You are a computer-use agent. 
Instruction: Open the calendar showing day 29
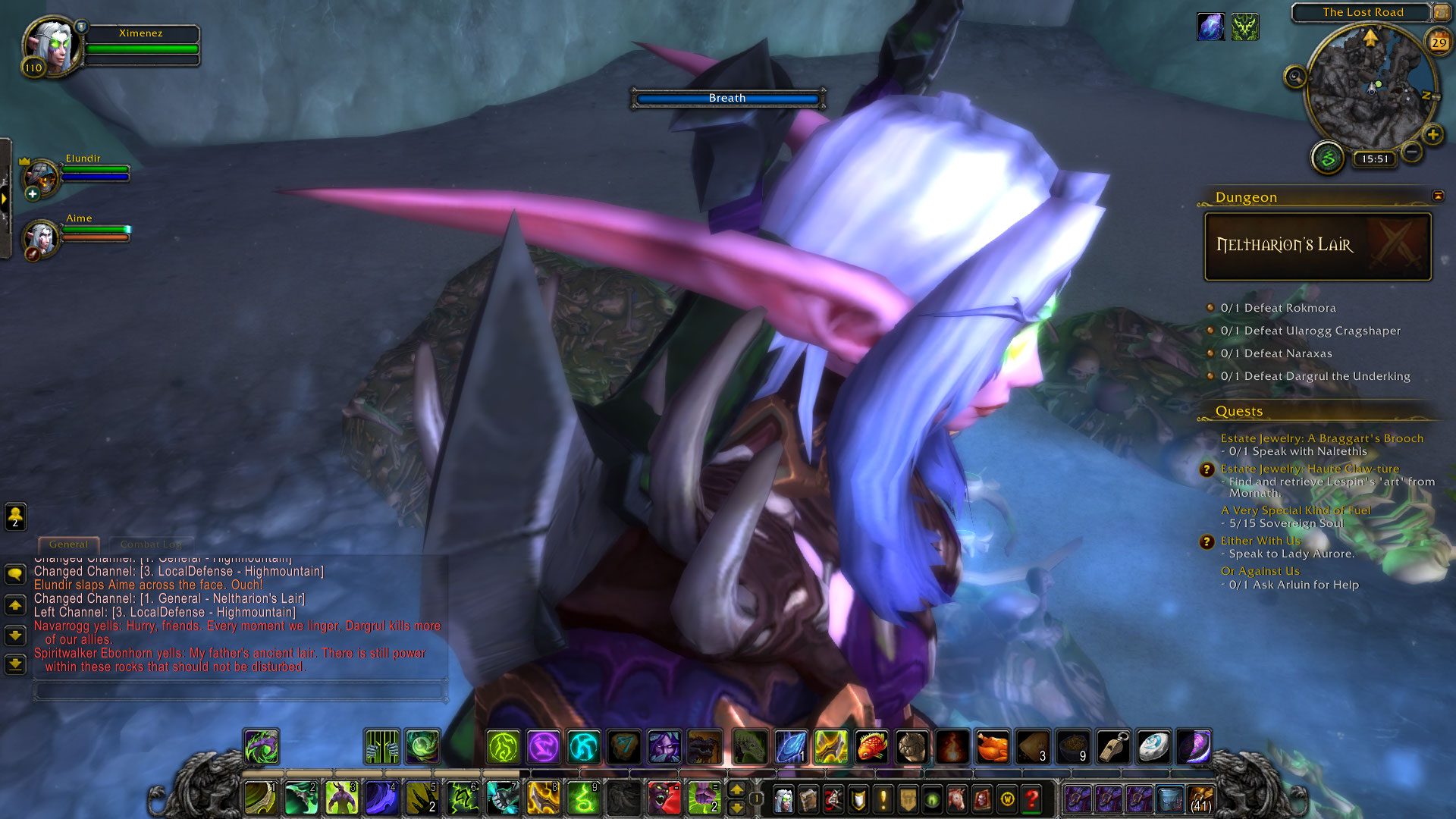click(1439, 42)
